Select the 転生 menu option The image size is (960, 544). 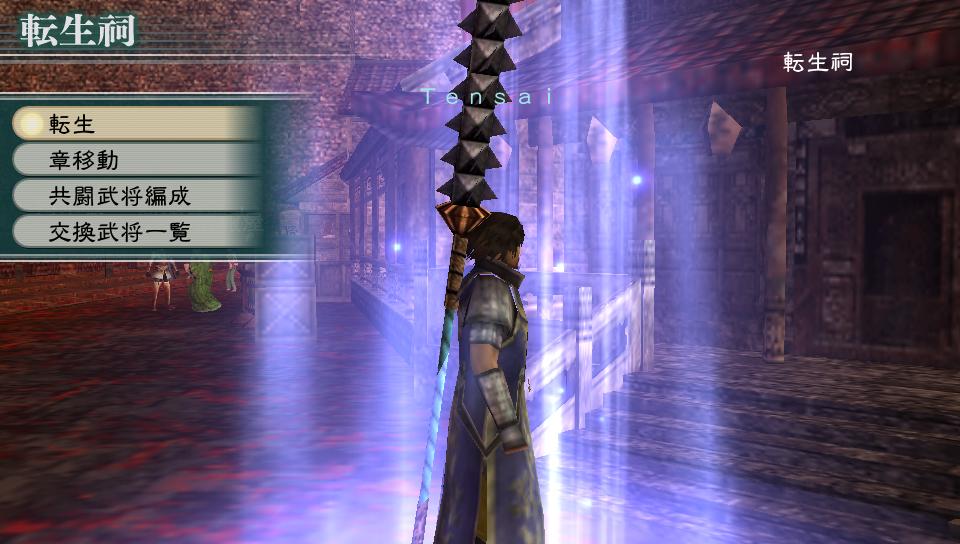click(135, 123)
